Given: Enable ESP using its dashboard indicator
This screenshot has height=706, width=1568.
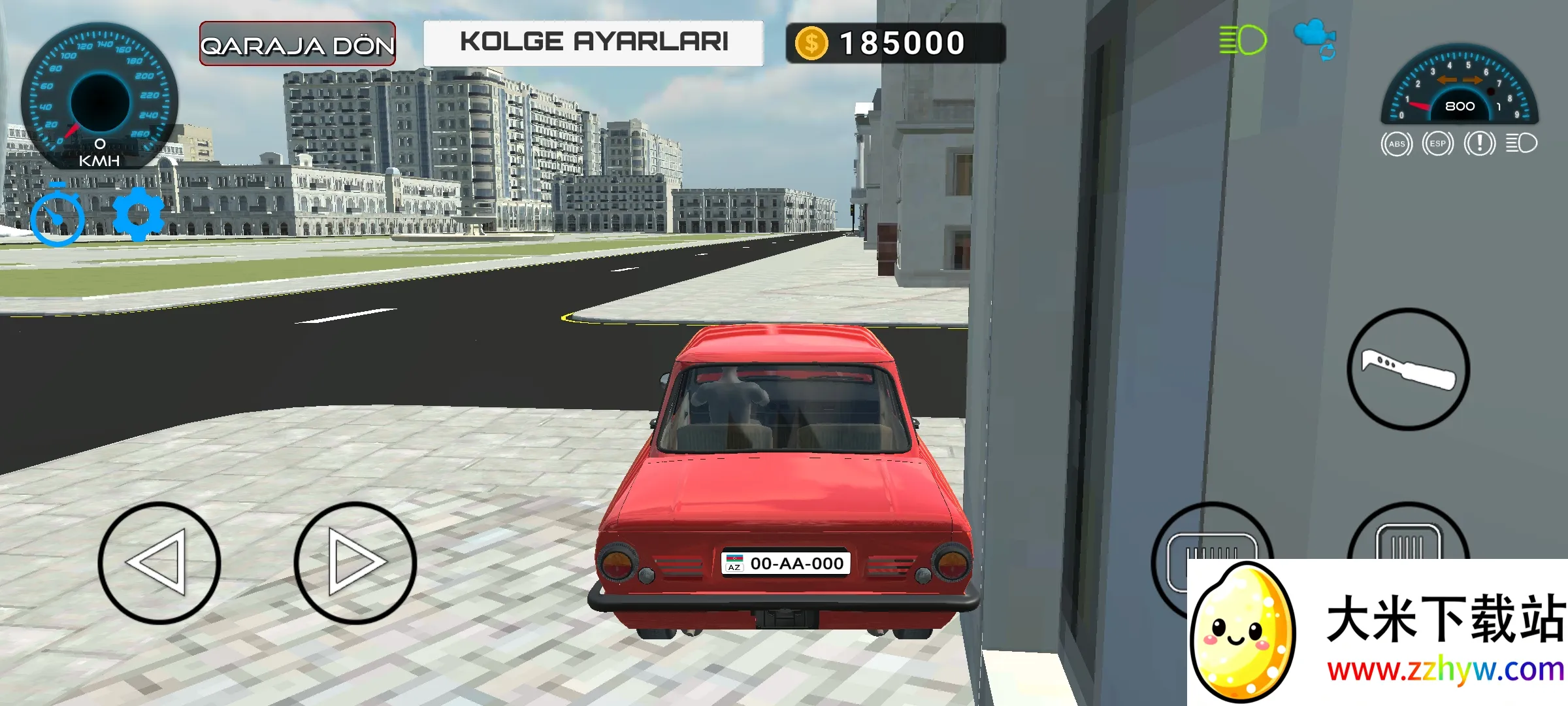Looking at the screenshot, I should click(1438, 144).
